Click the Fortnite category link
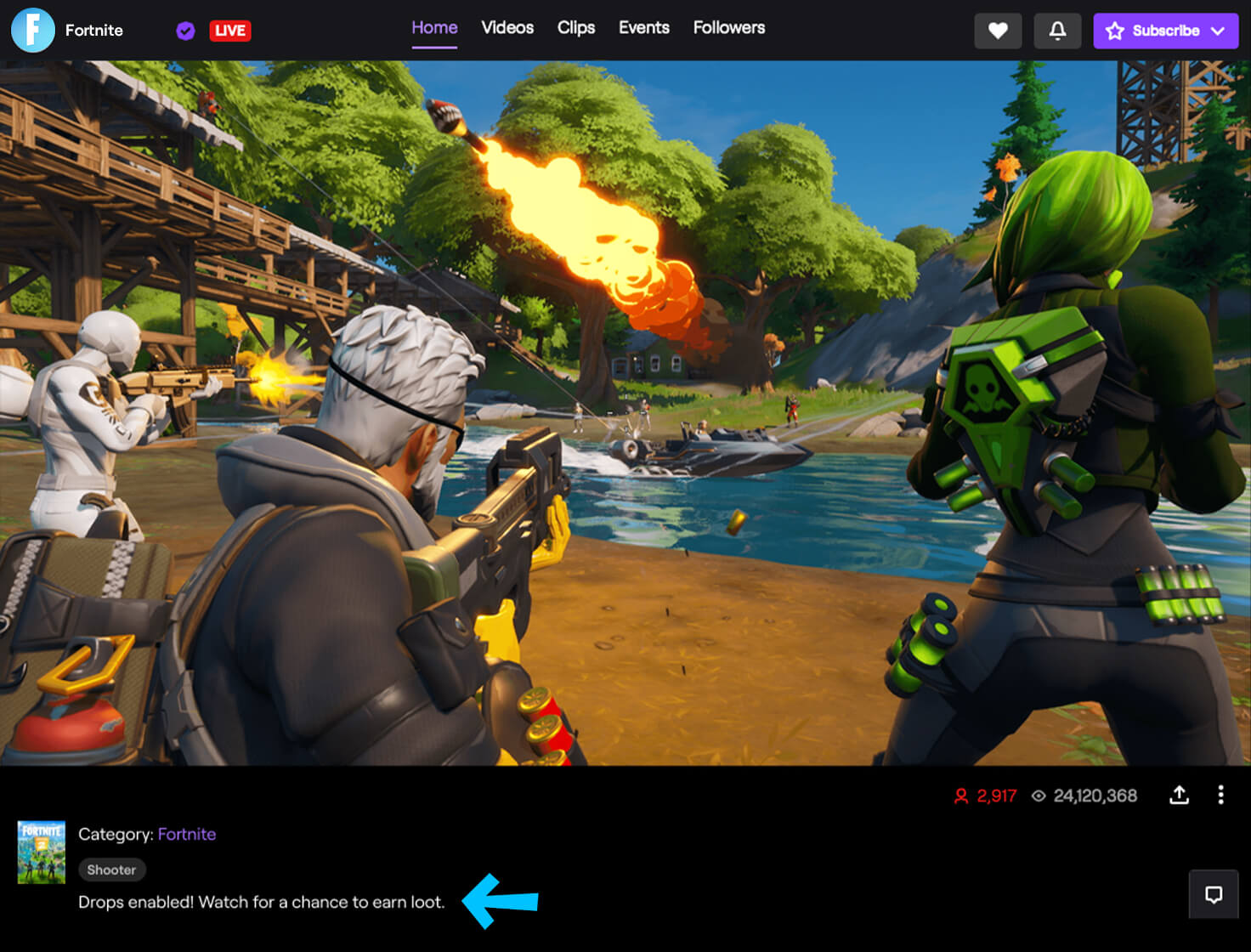Viewport: 1251px width, 952px height. 187,834
